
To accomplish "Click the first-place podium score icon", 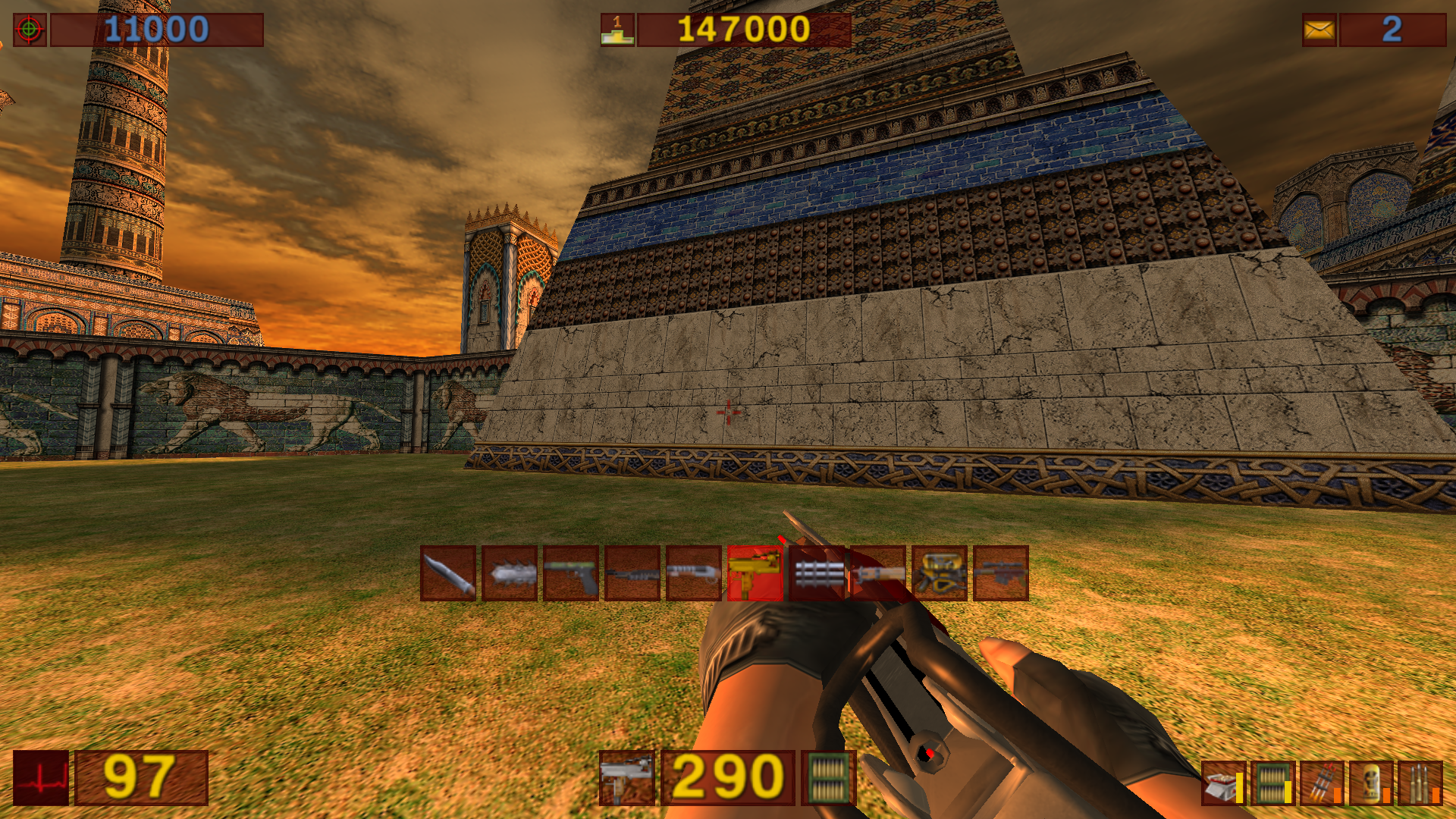I will coord(617,30).
